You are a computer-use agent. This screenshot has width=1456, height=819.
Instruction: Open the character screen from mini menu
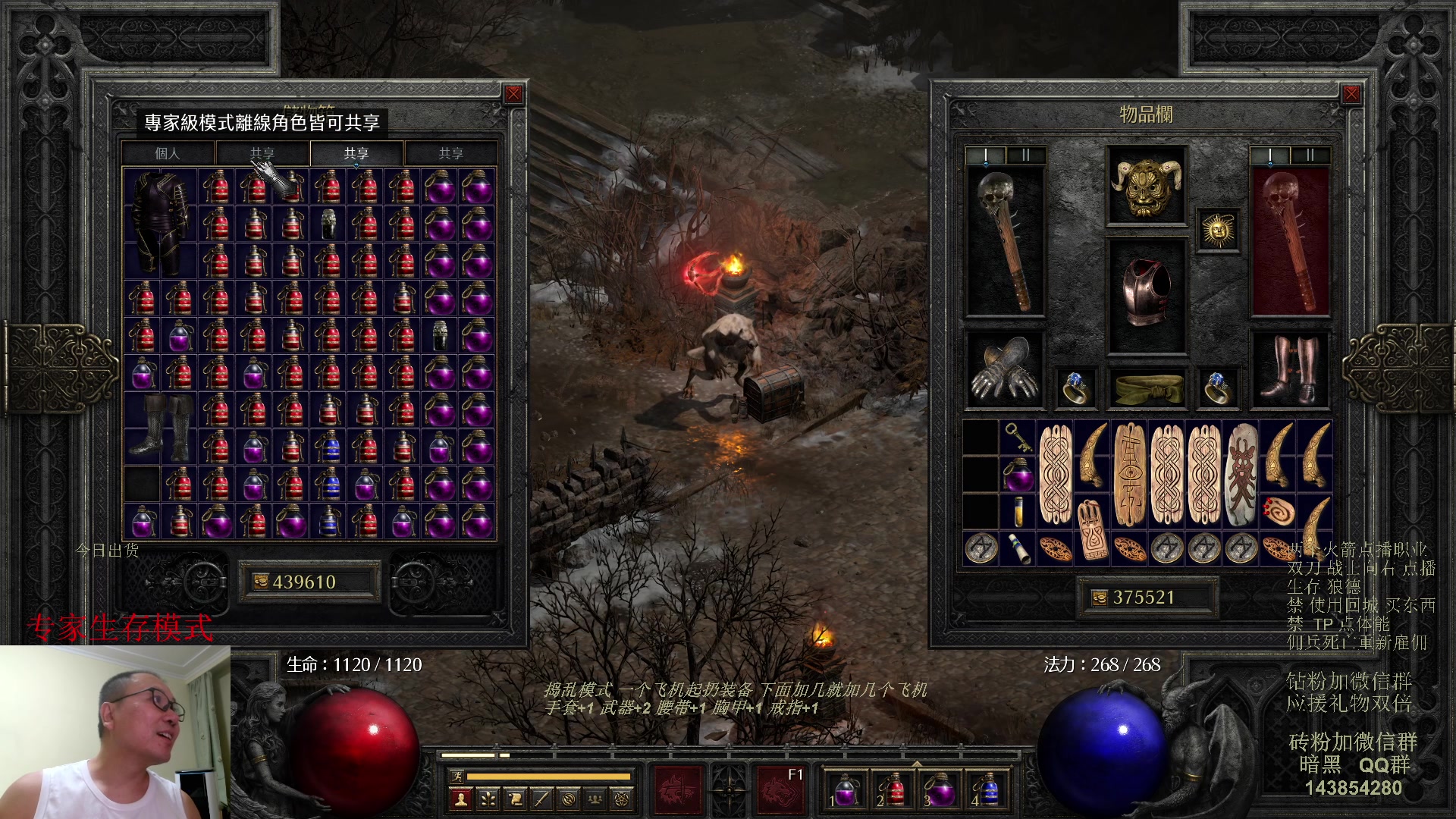(x=460, y=798)
